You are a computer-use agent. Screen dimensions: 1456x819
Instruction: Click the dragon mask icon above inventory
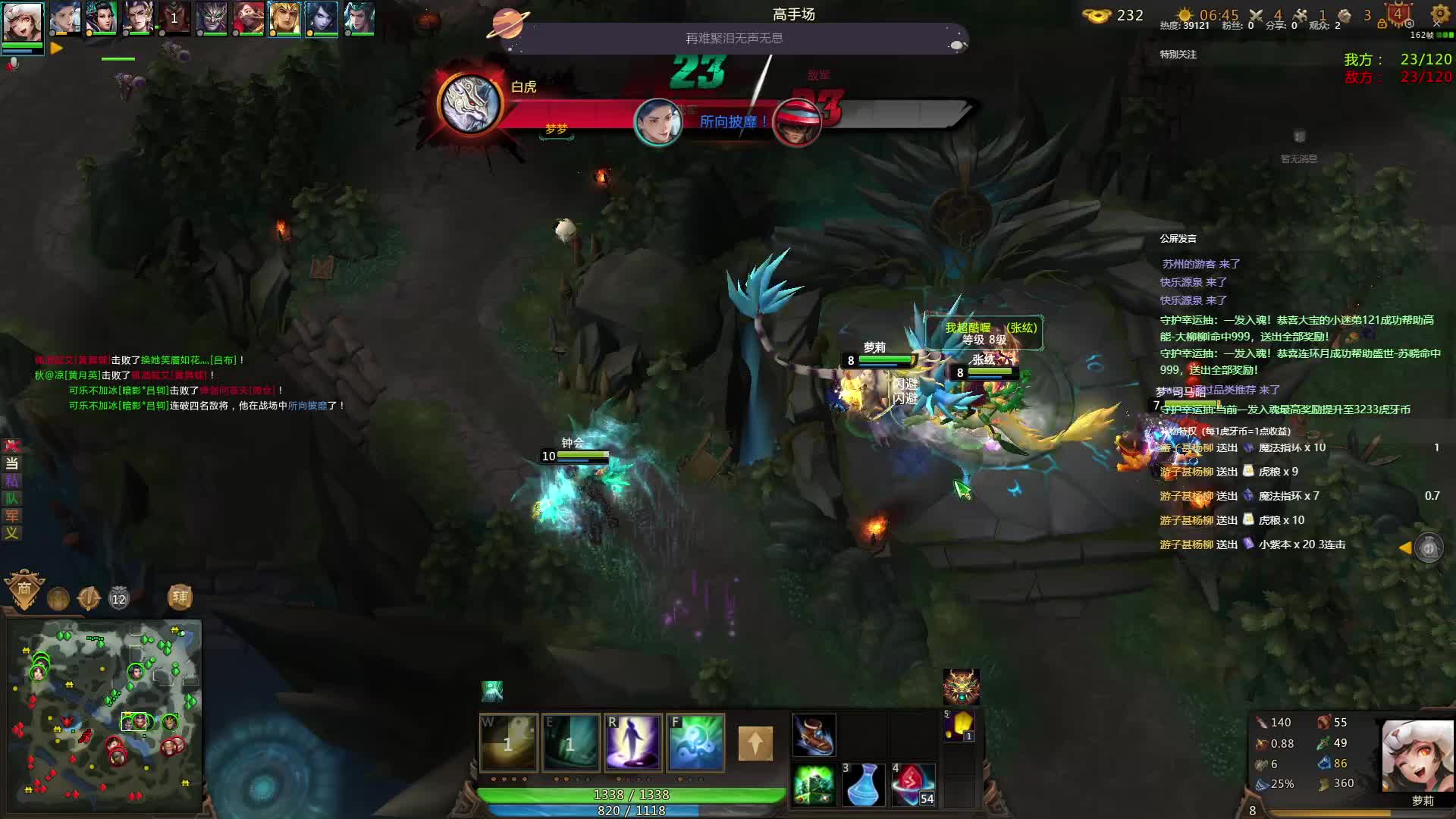[961, 687]
